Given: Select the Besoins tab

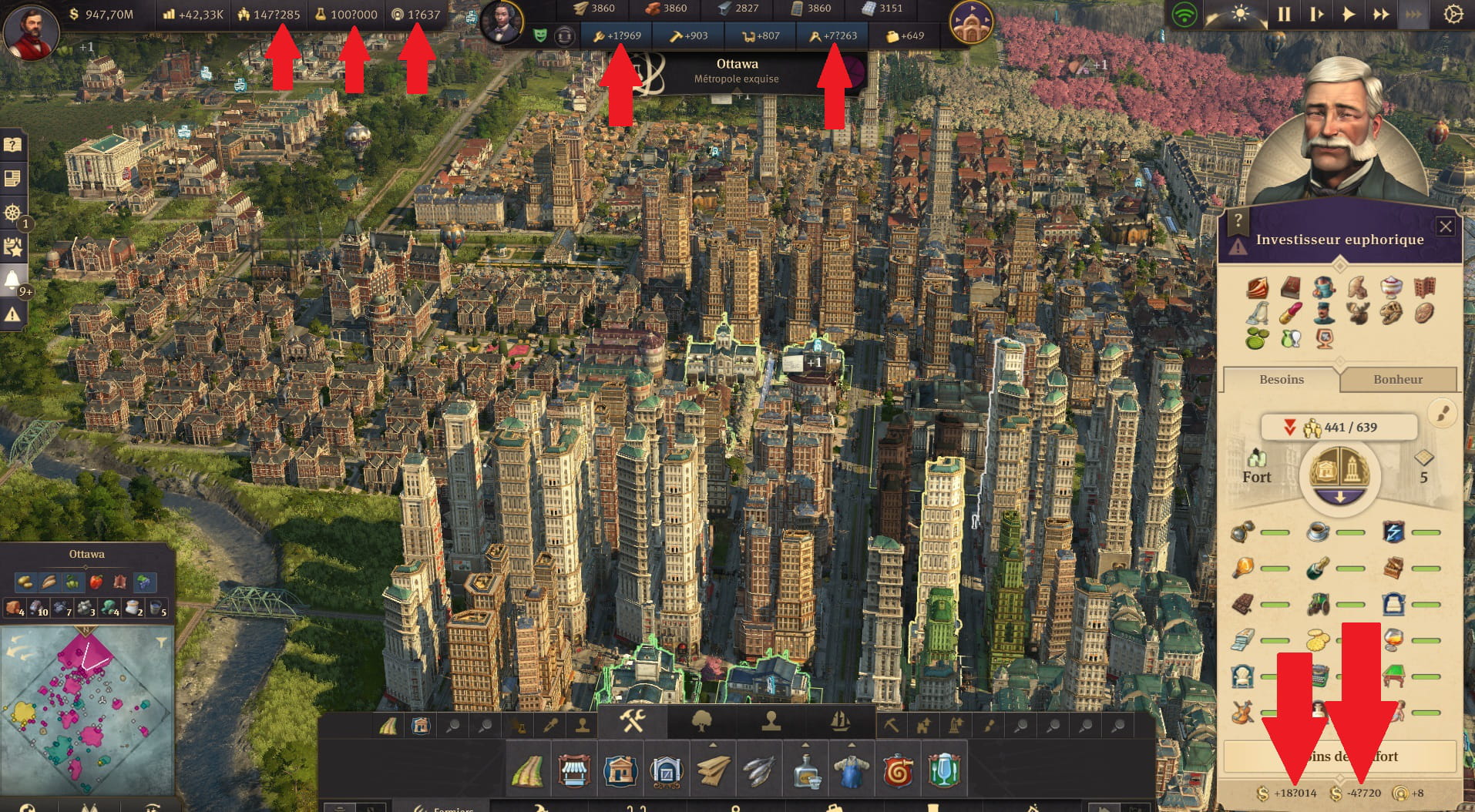Looking at the screenshot, I should pos(1281,379).
